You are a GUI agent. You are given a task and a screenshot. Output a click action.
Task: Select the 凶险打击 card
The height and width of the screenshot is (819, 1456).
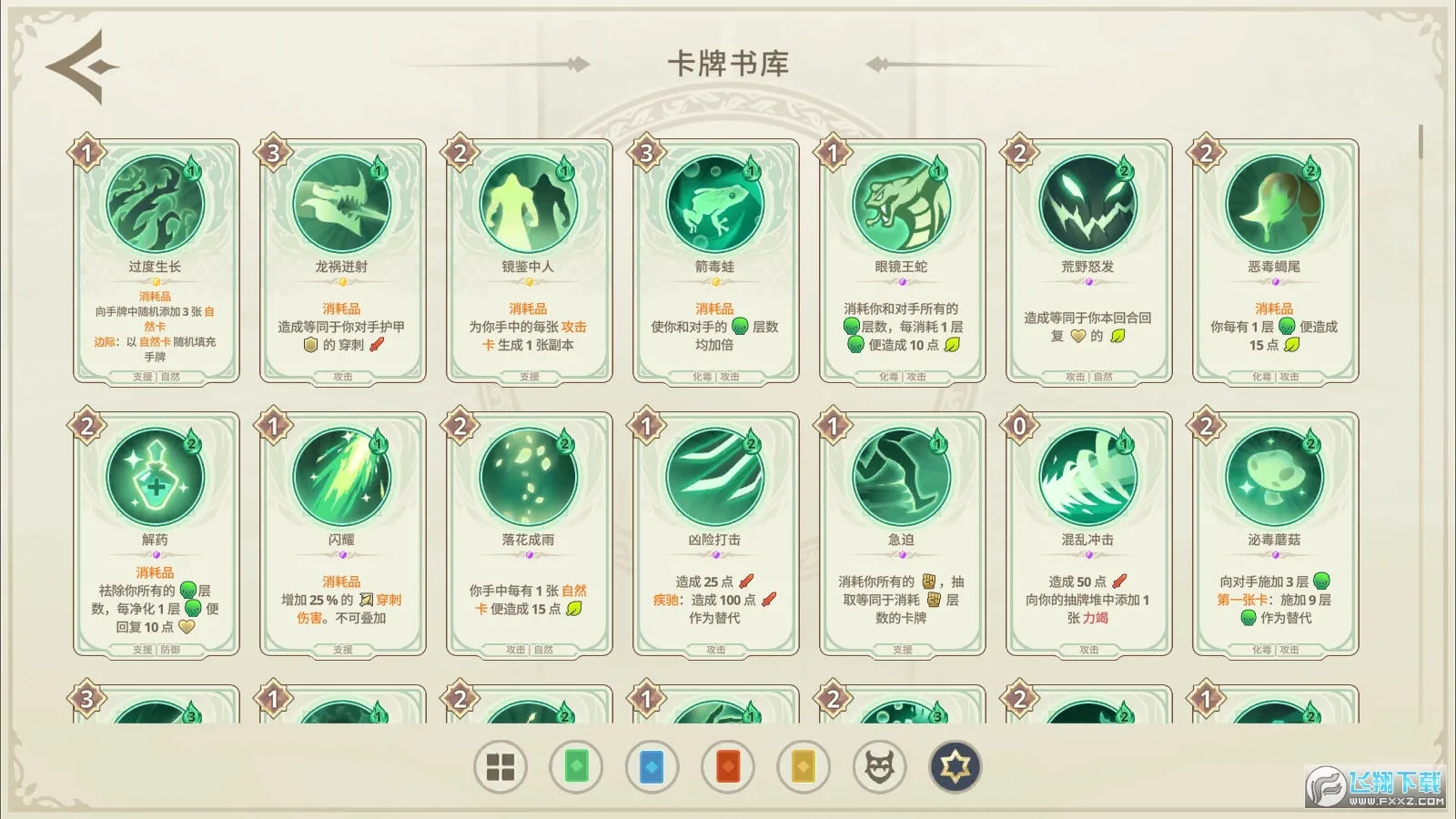click(713, 532)
